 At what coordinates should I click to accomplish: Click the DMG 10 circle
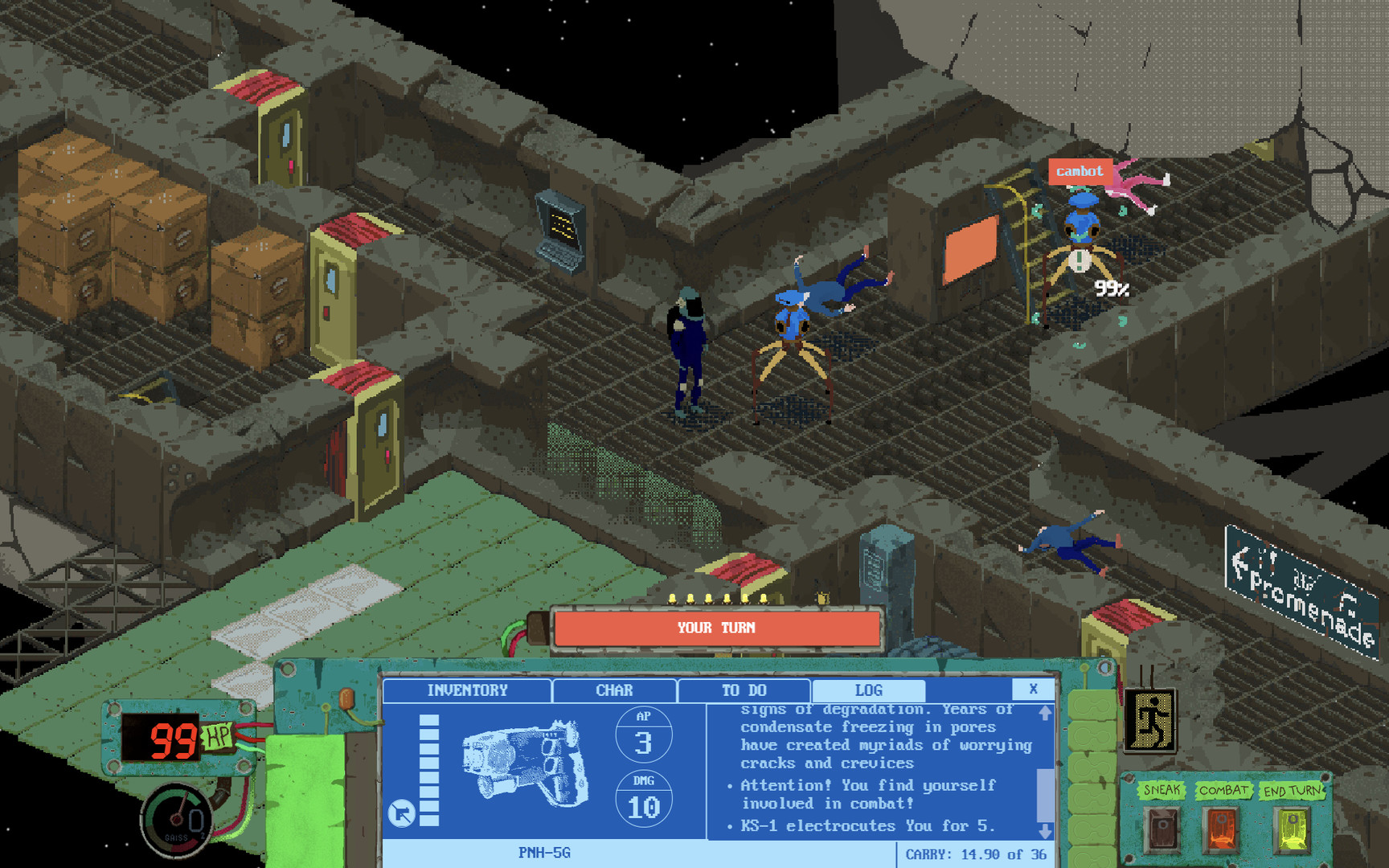tap(643, 800)
